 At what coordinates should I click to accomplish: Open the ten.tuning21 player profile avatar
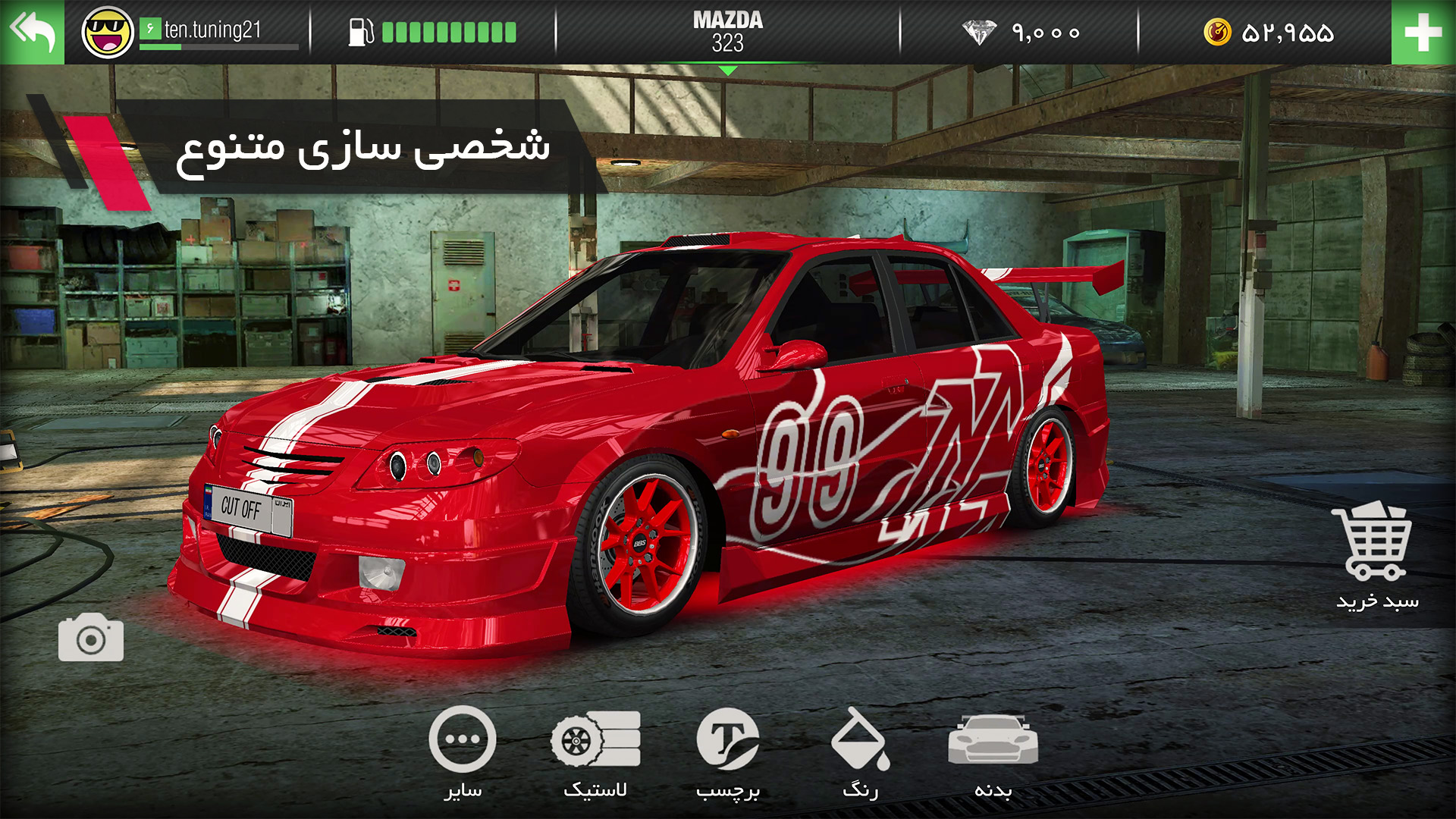pyautogui.click(x=108, y=33)
